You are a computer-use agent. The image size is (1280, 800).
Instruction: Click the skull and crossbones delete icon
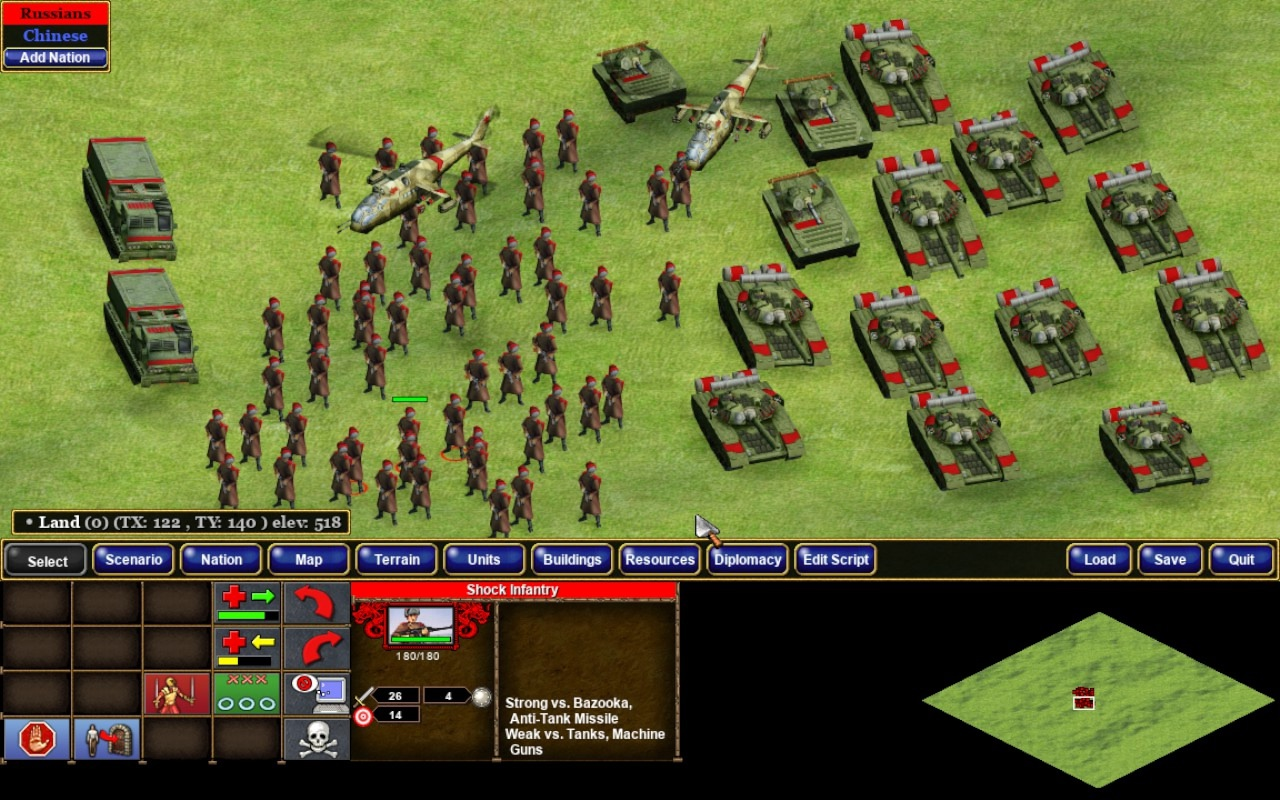[x=316, y=739]
